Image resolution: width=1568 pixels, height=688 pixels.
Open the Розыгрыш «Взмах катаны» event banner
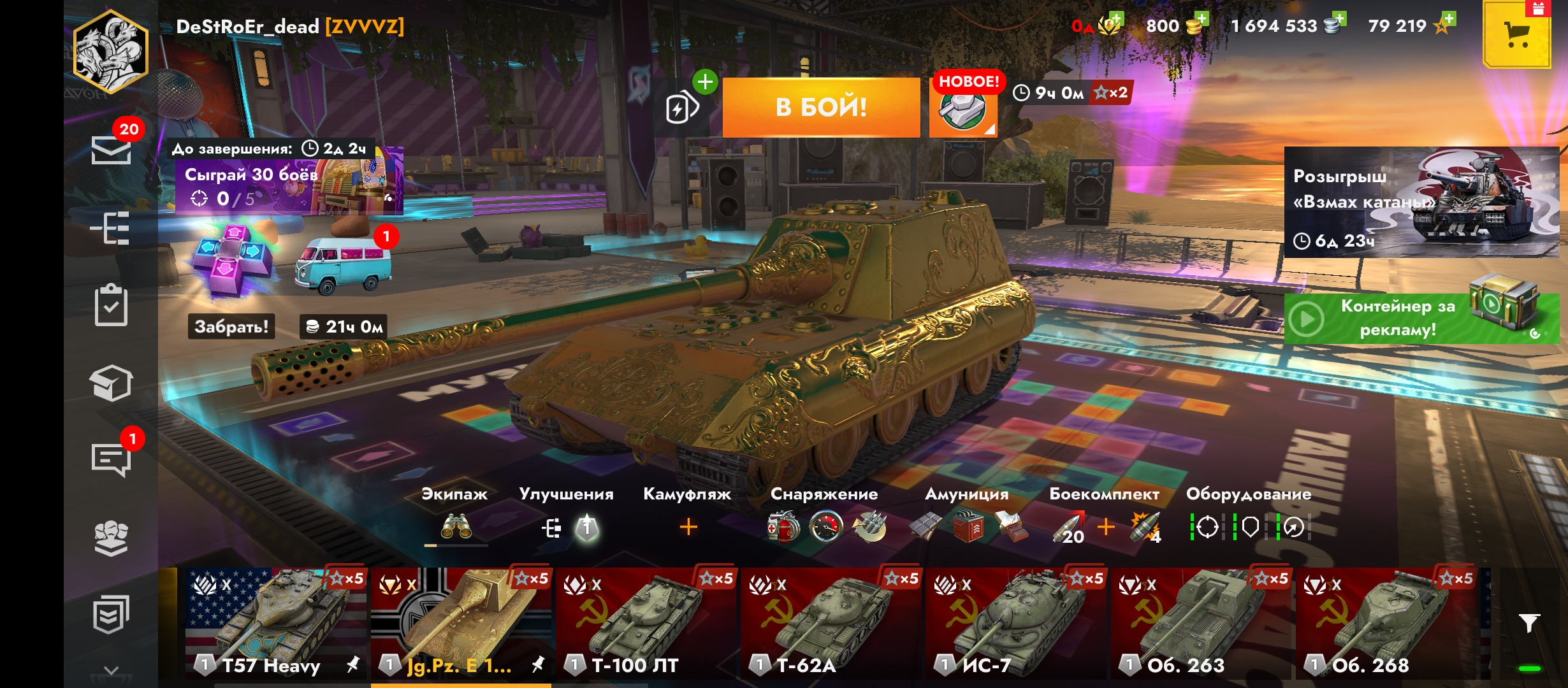point(1420,203)
